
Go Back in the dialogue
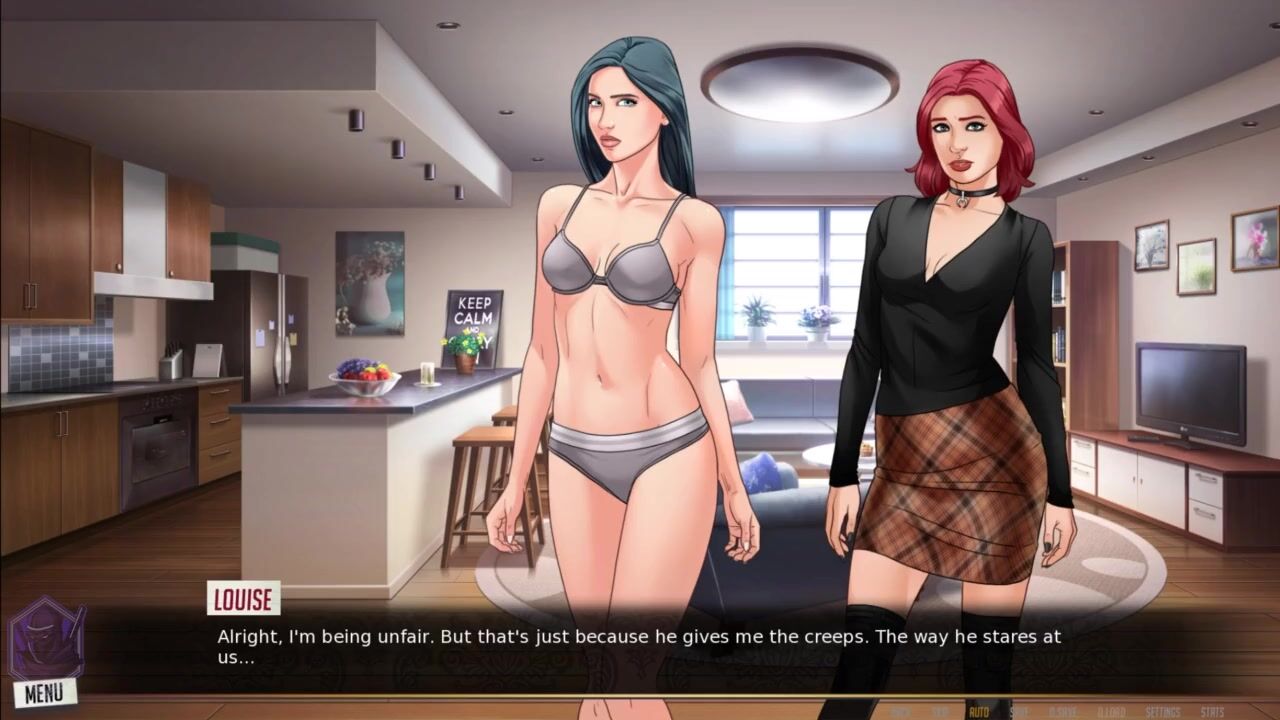(900, 712)
